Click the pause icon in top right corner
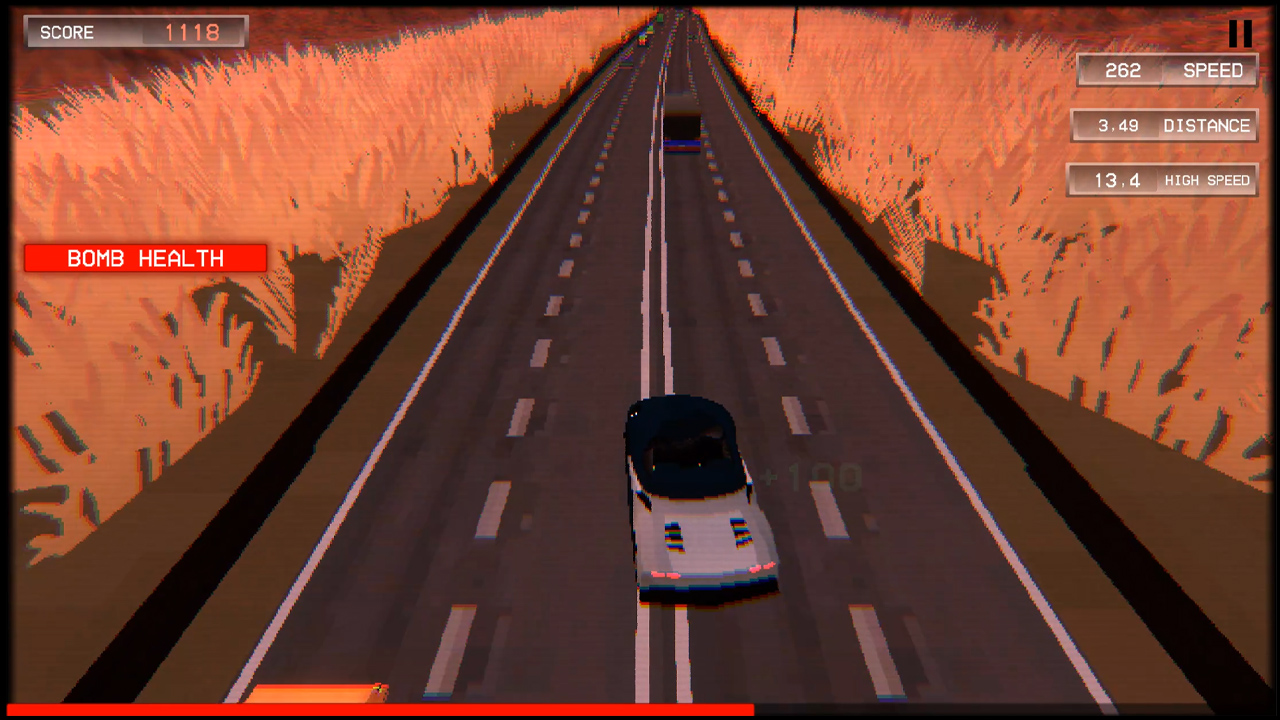The width and height of the screenshot is (1280, 720). pos(1240,34)
